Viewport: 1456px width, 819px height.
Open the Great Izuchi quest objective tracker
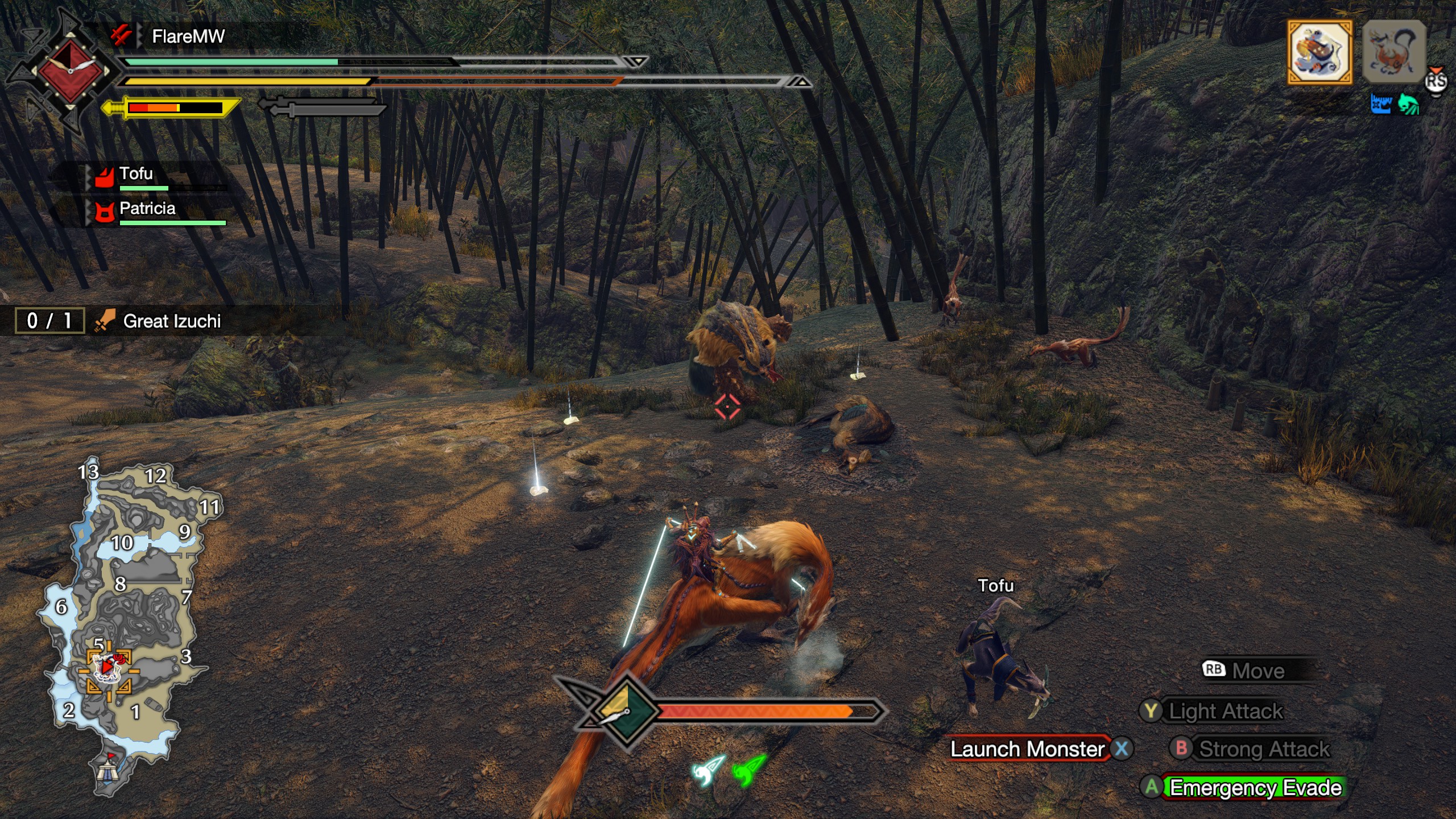pos(171,321)
